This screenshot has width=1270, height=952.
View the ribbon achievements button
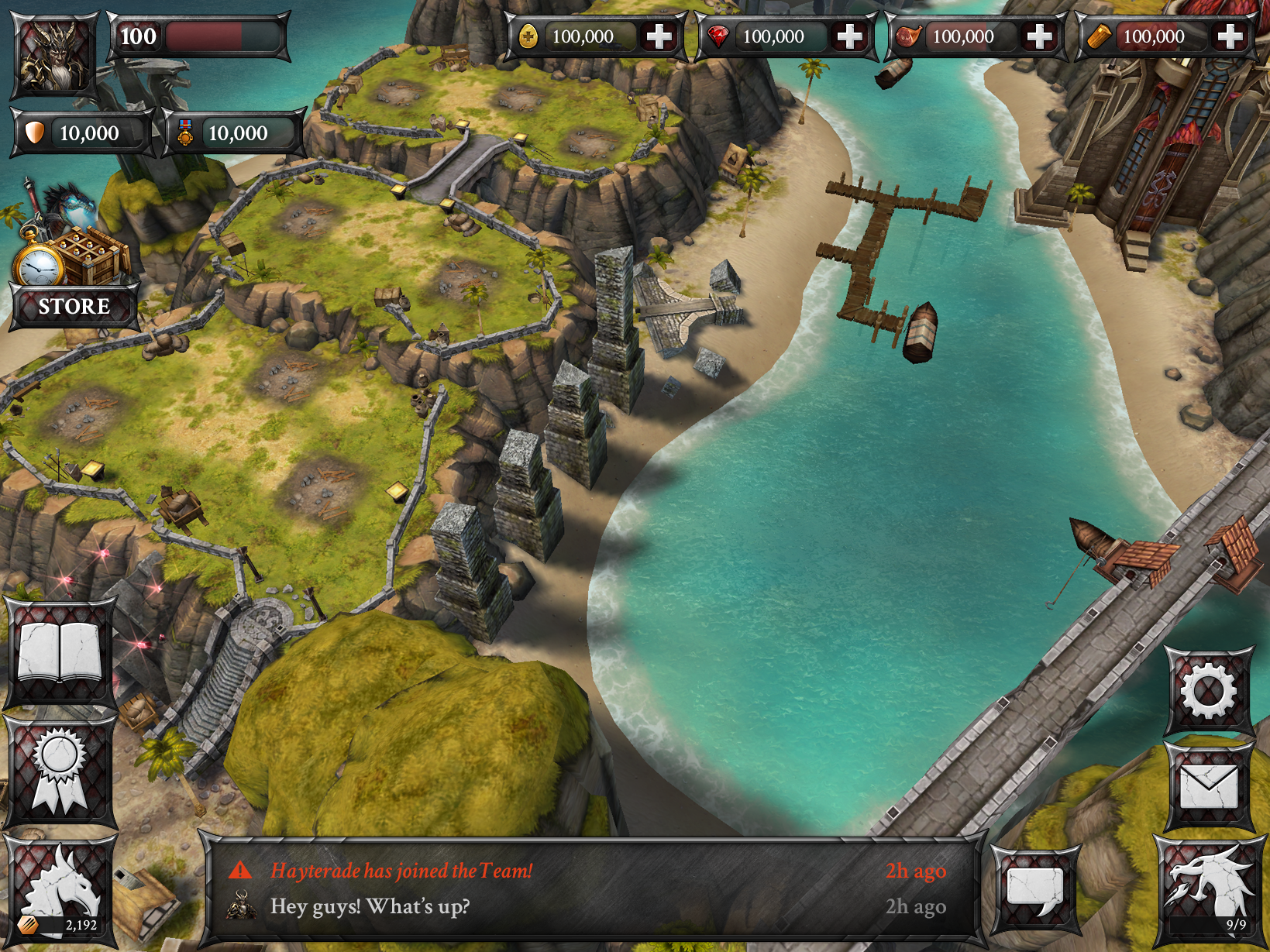[x=60, y=771]
